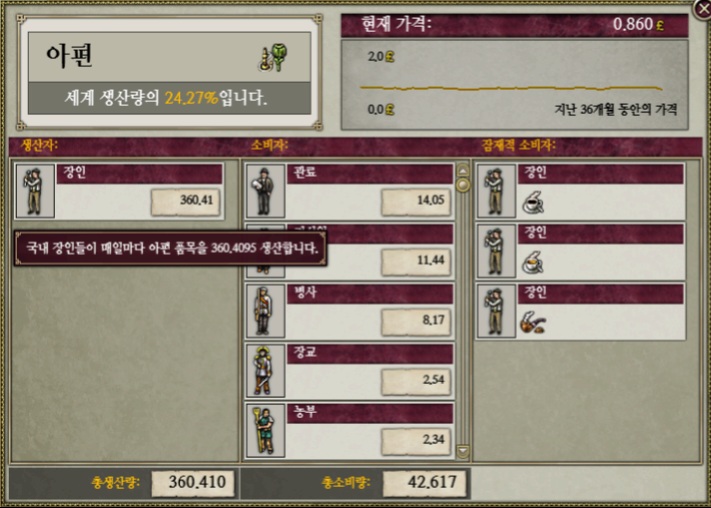This screenshot has width=711, height=508.
Task: Select the 장교 consumer row
Action: click(x=349, y=370)
